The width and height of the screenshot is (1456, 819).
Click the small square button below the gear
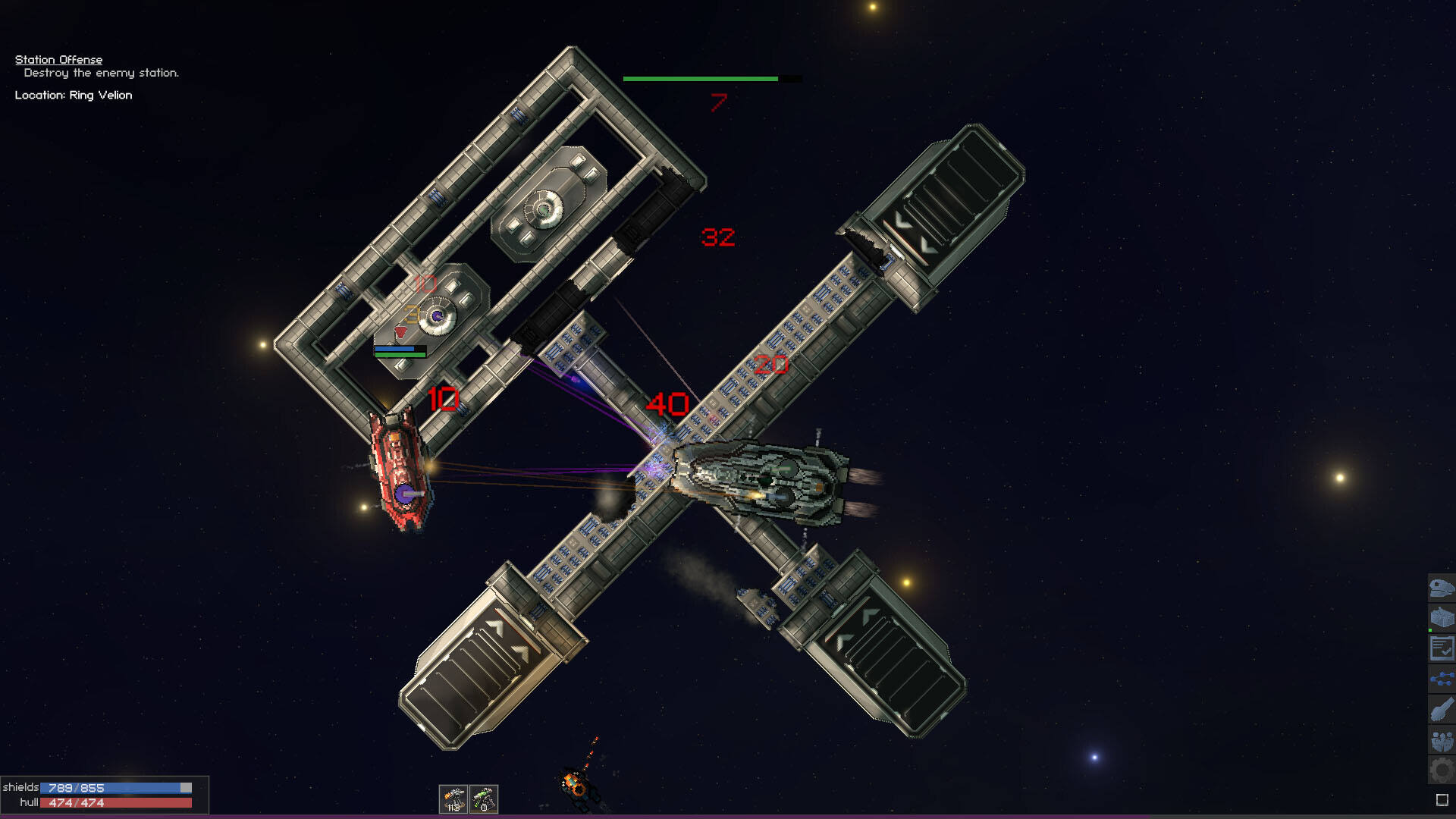(1442, 800)
